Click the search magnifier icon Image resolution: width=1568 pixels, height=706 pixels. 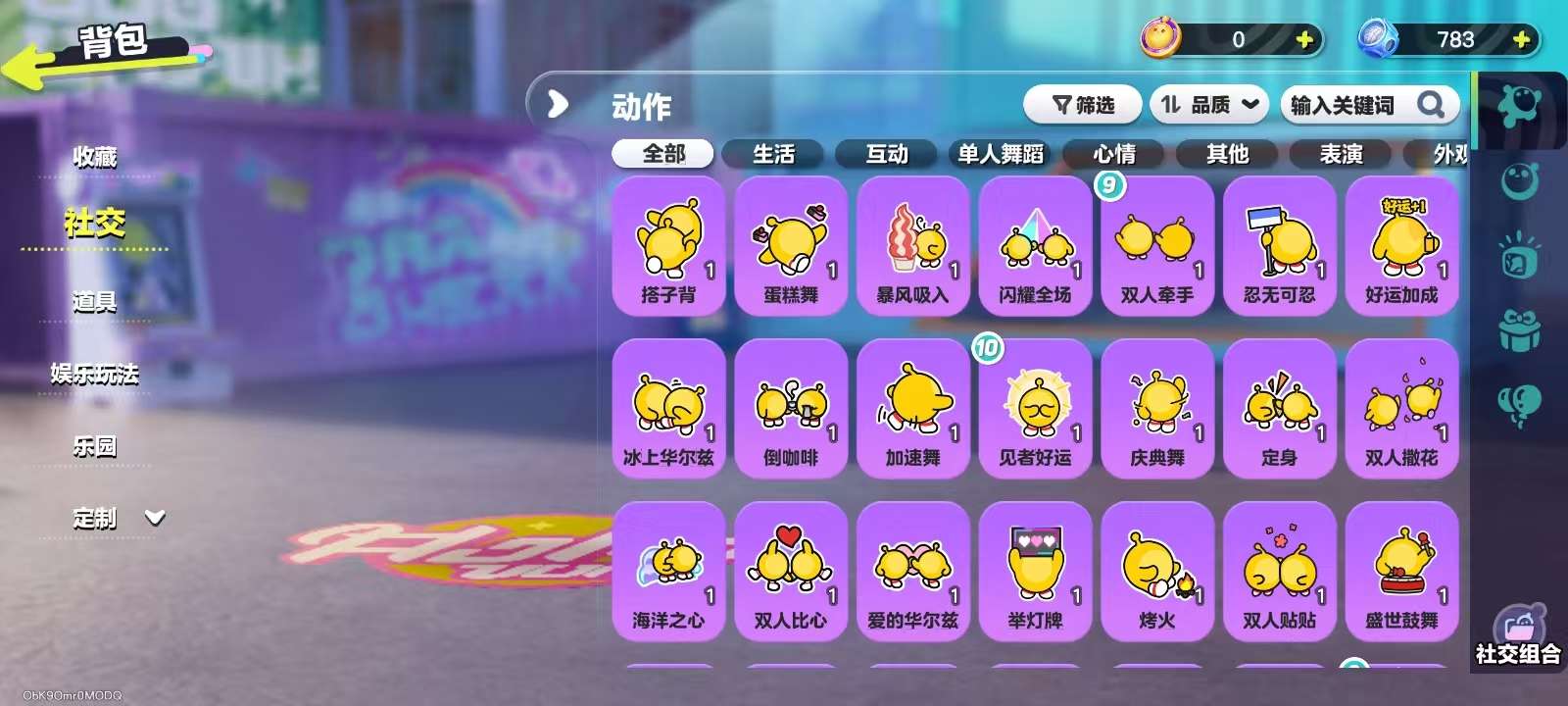1432,104
